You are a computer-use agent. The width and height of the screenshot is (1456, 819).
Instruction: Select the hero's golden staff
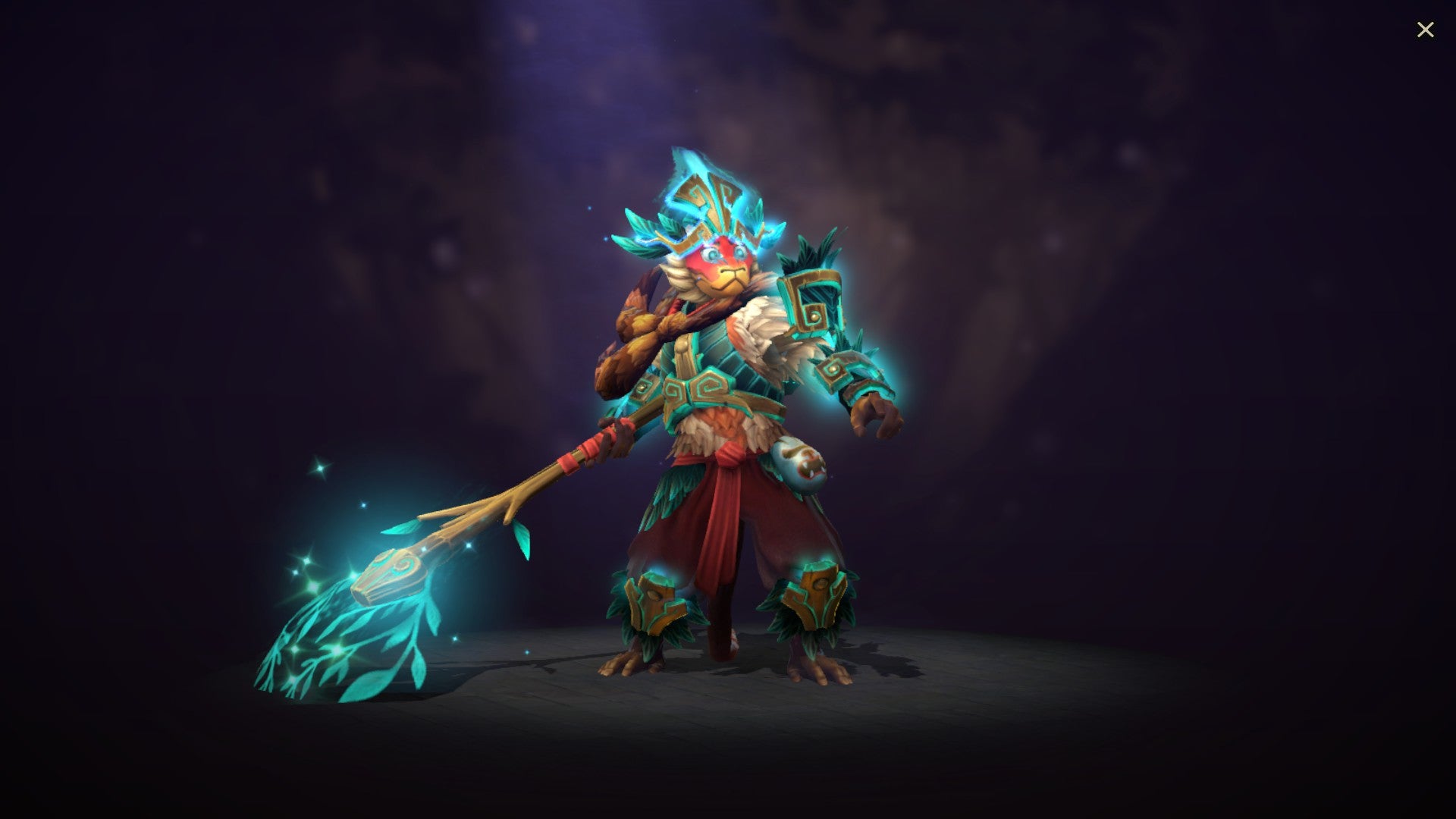point(531,493)
